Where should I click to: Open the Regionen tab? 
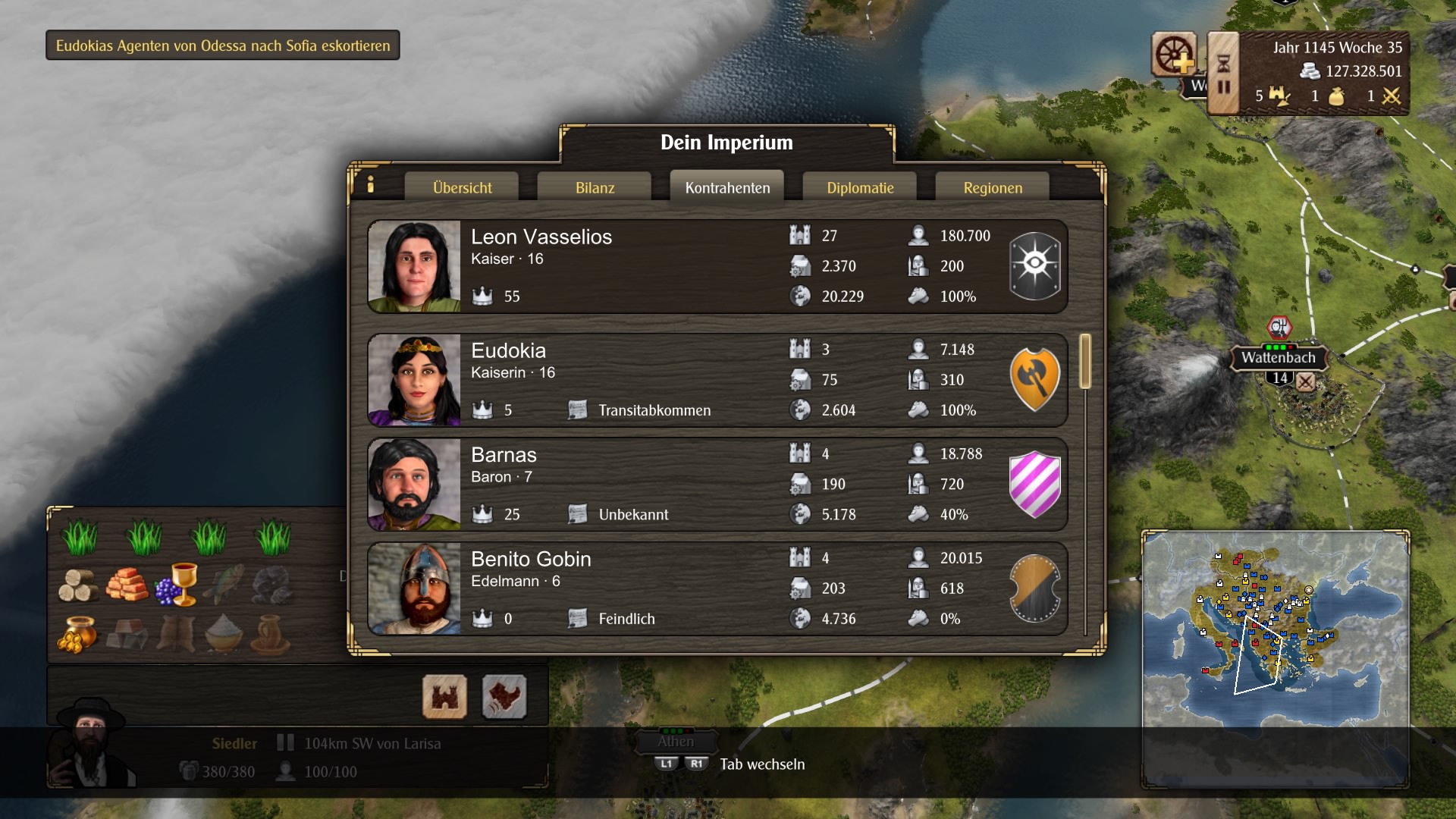[993, 187]
